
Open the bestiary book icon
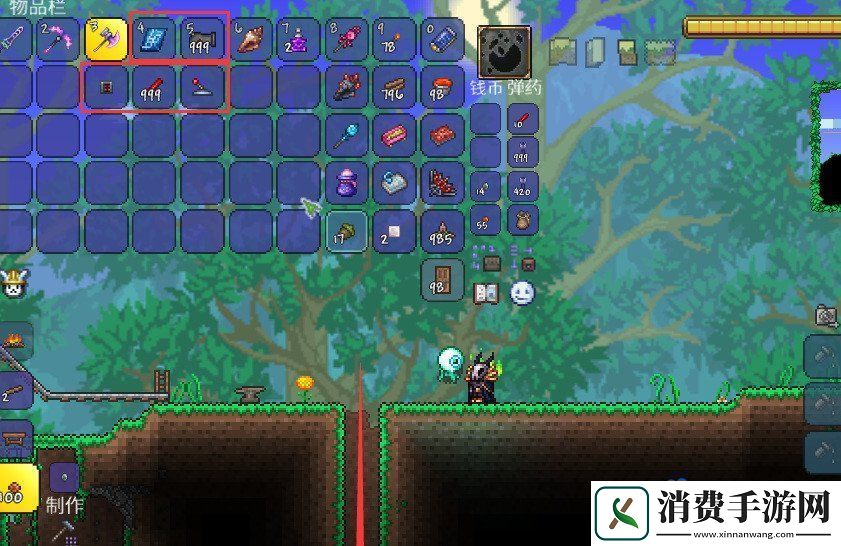click(487, 293)
